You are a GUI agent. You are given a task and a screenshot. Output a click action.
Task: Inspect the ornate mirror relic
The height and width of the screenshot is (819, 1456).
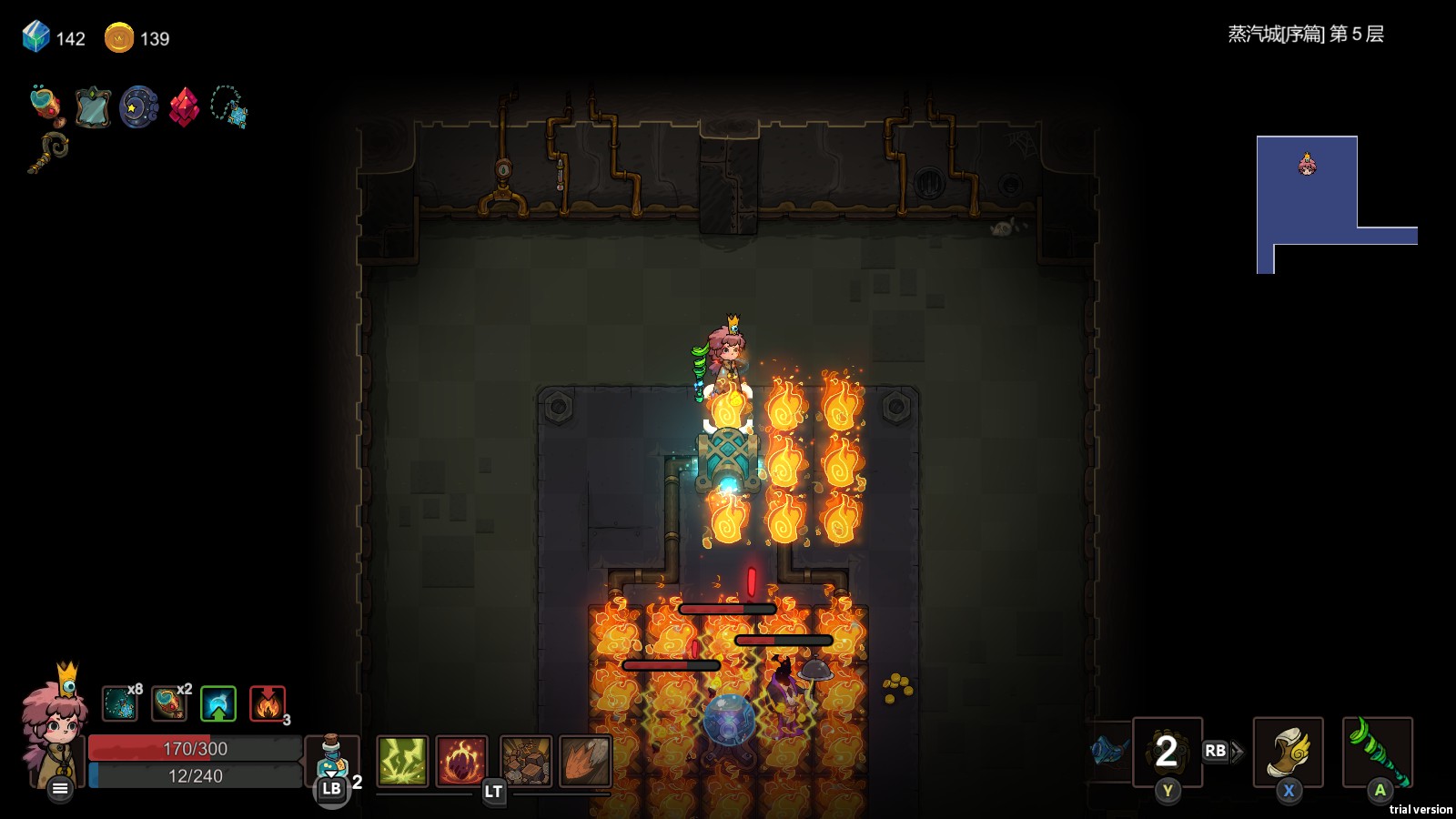pyautogui.click(x=93, y=108)
